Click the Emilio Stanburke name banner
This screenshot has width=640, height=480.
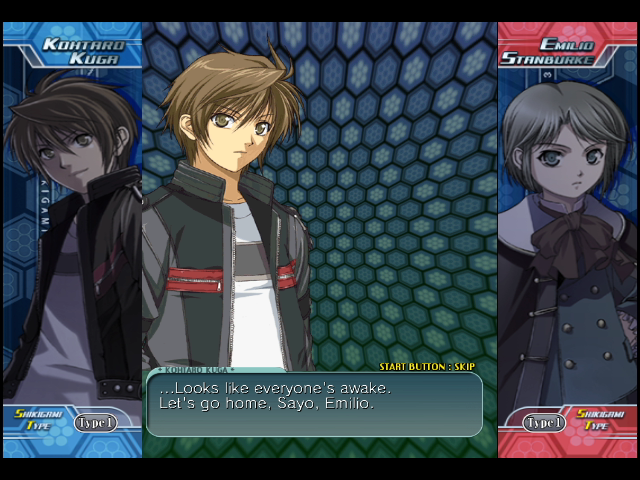[560, 51]
